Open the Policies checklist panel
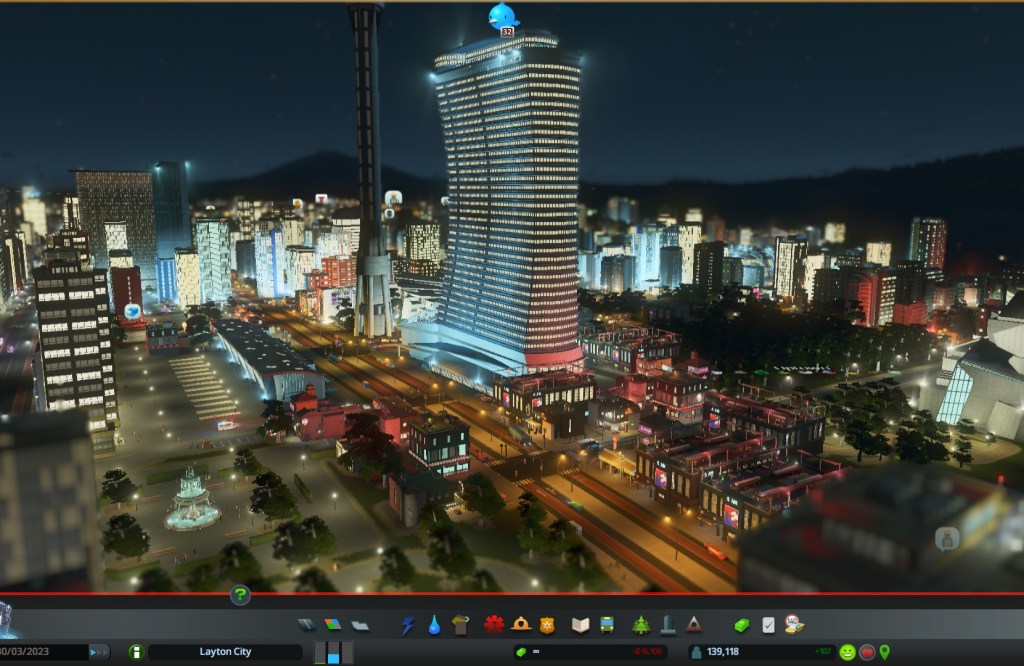 pyautogui.click(x=768, y=625)
